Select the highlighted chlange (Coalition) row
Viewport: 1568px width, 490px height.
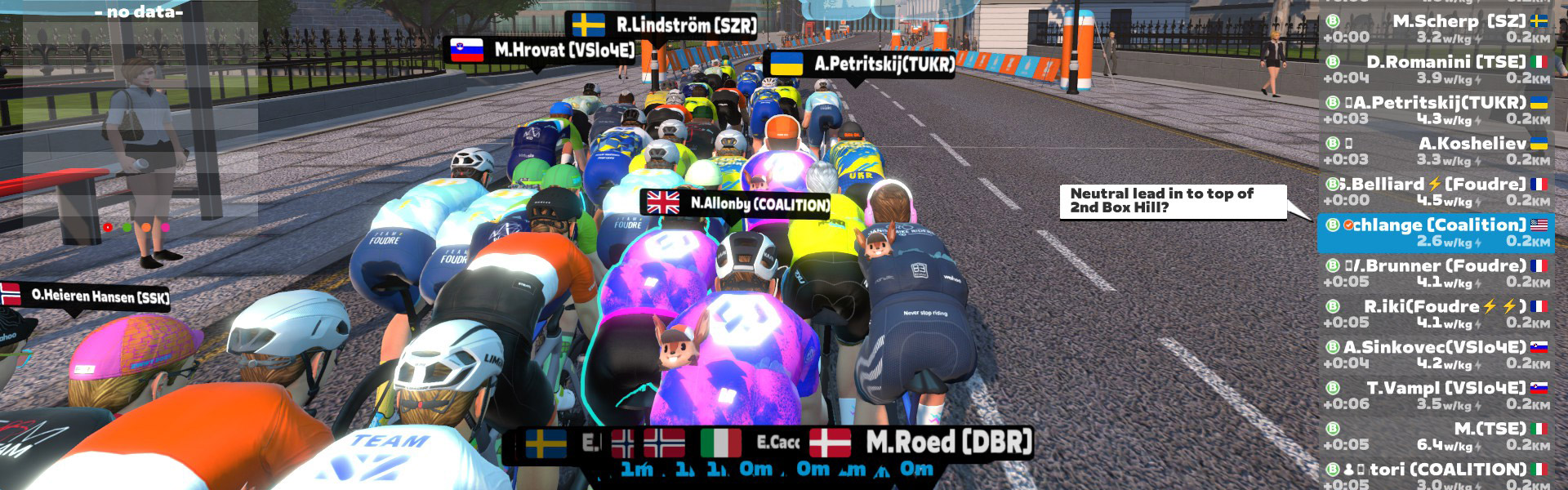pos(1437,233)
